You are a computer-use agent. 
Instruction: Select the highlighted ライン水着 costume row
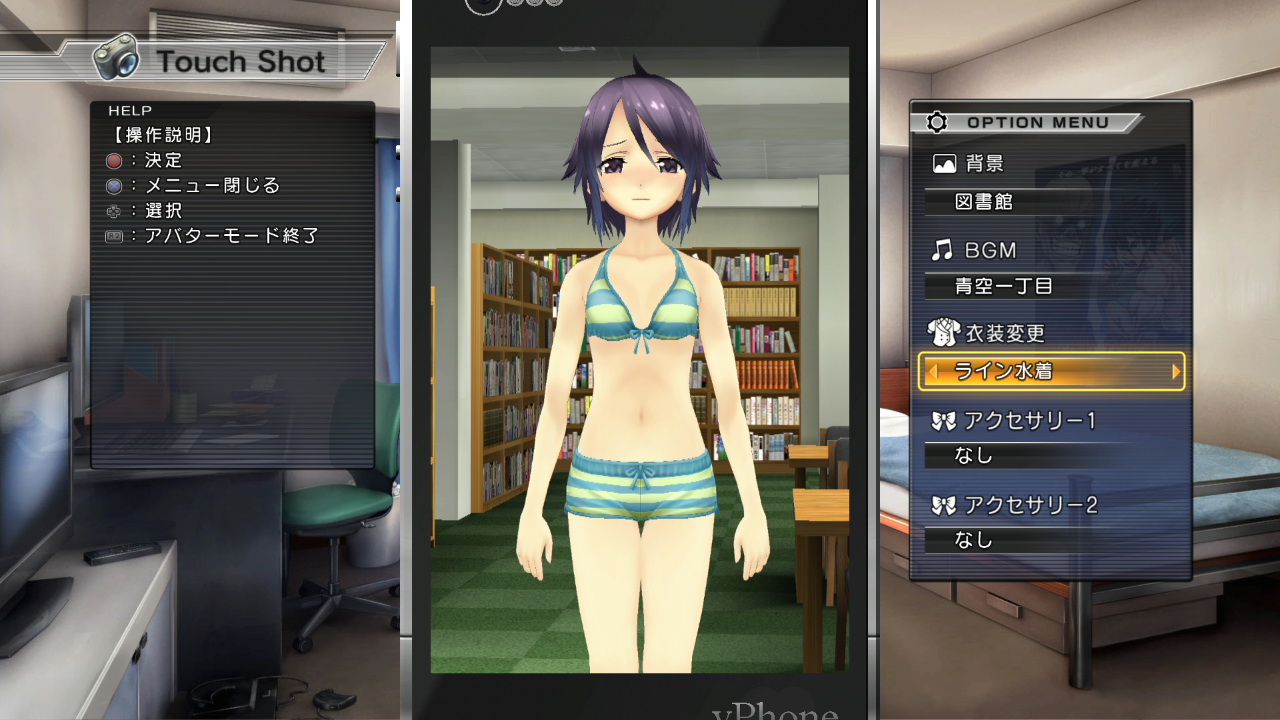(x=1050, y=372)
